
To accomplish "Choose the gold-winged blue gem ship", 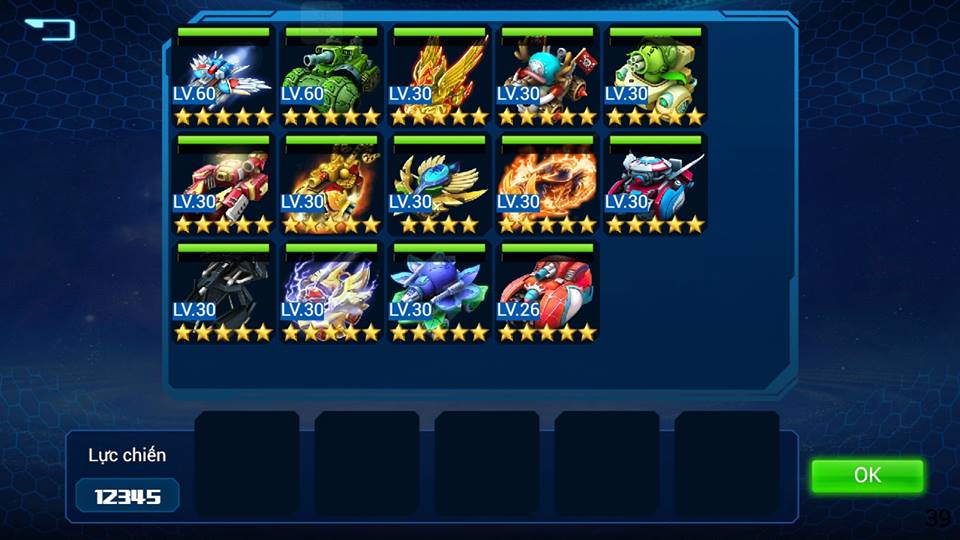I will (439, 184).
